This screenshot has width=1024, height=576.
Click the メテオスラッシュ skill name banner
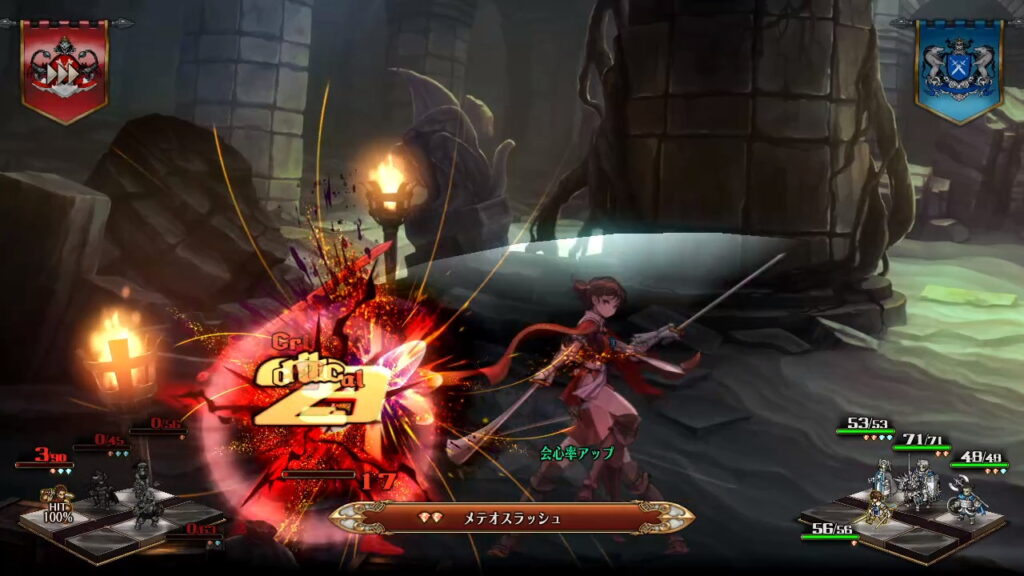(512, 518)
